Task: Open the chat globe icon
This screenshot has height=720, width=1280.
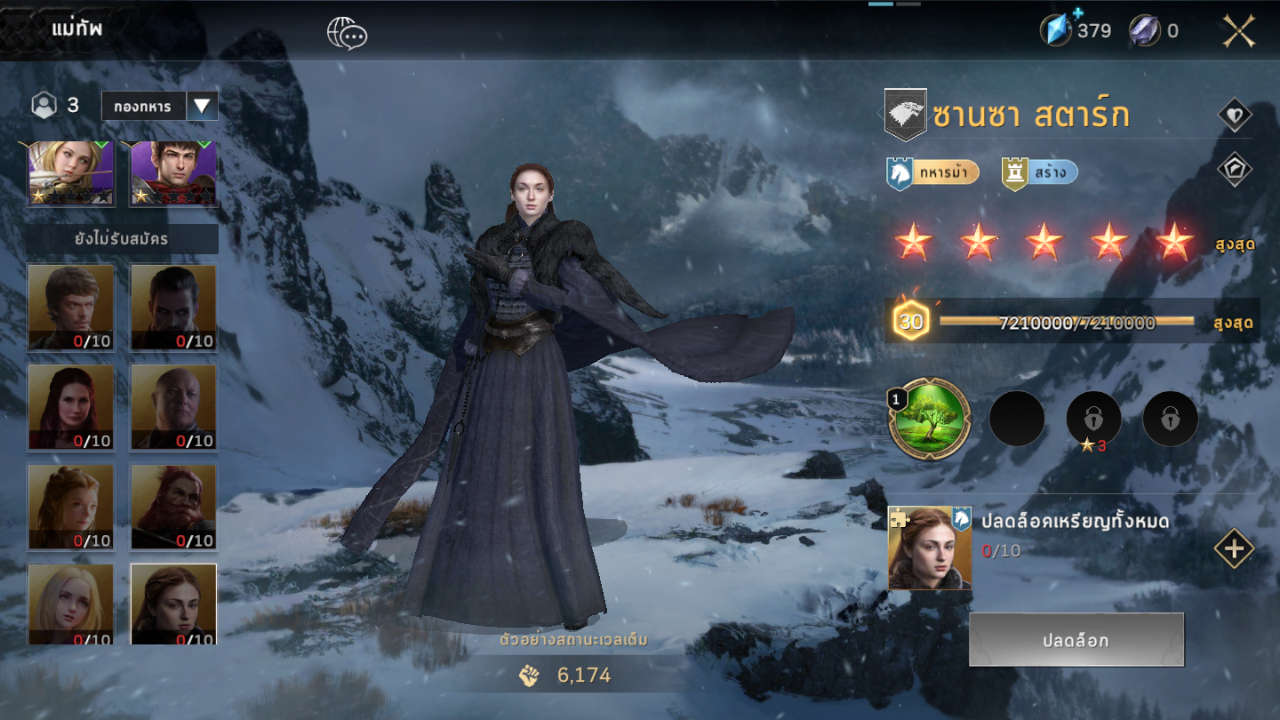Action: pos(347,33)
